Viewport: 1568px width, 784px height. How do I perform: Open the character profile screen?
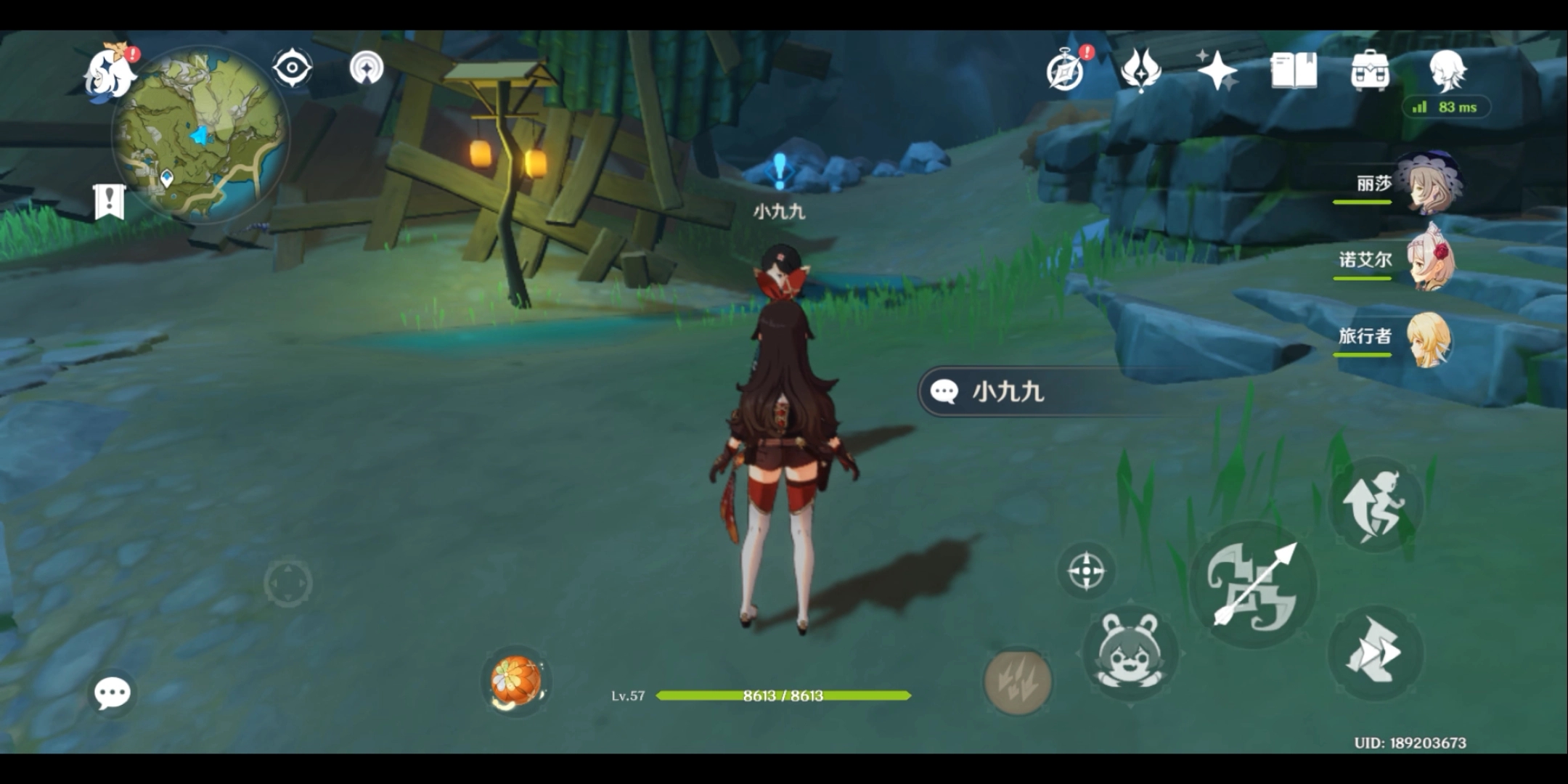(1447, 71)
